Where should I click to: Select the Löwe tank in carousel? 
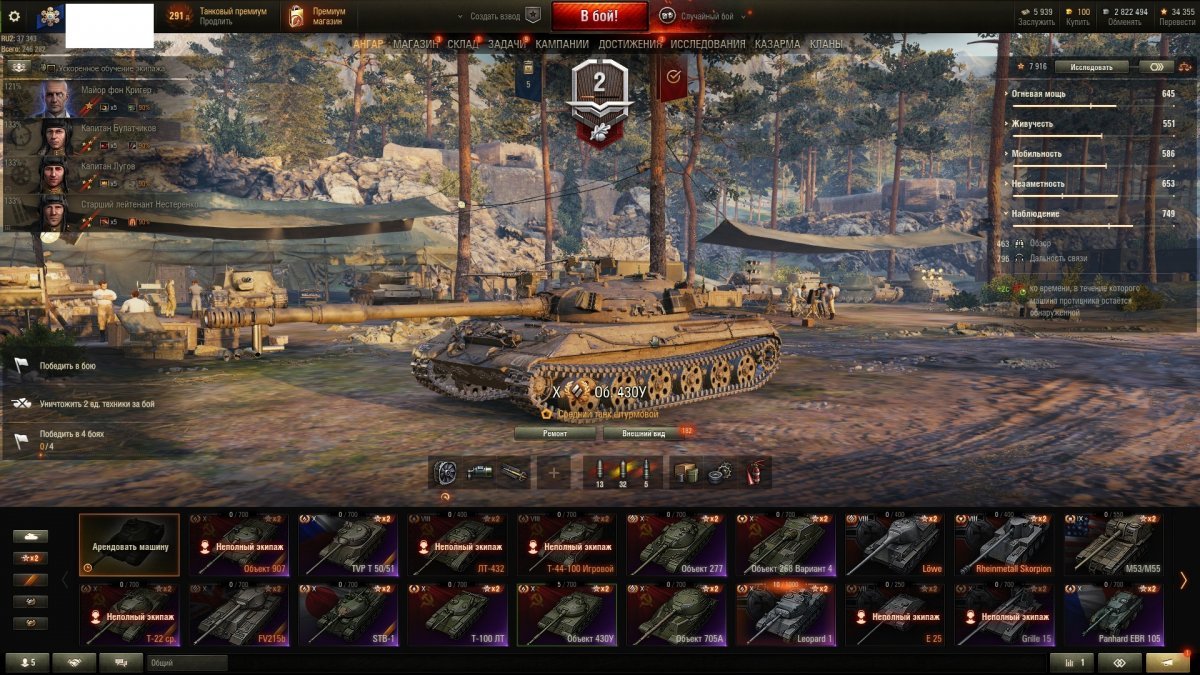pyautogui.click(x=895, y=545)
